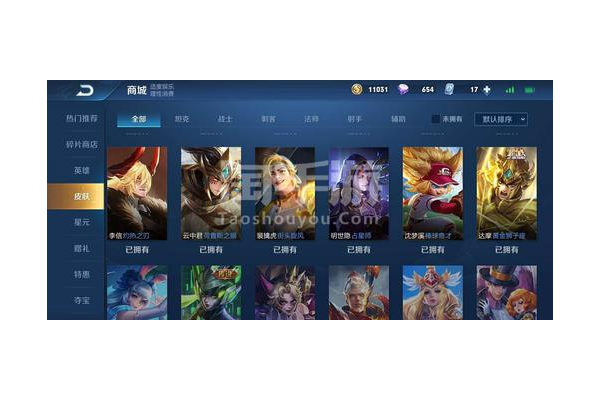Image resolution: width=600 pixels, height=400 pixels.
Task: Filter skins by 法师 class
Action: coord(312,119)
